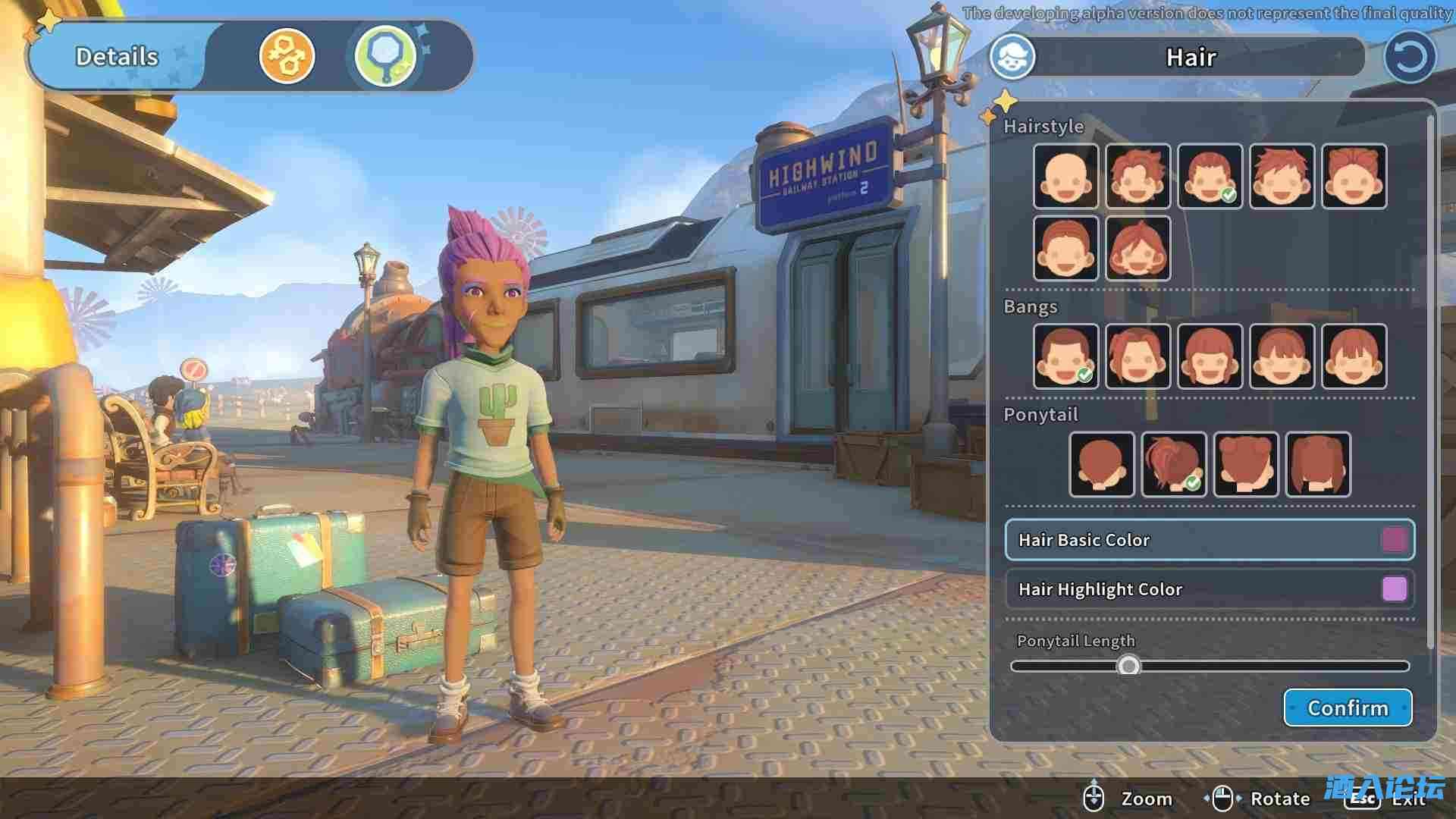Choose the spiky upswept hairstyle
The image size is (1456, 819).
pos(1282,176)
